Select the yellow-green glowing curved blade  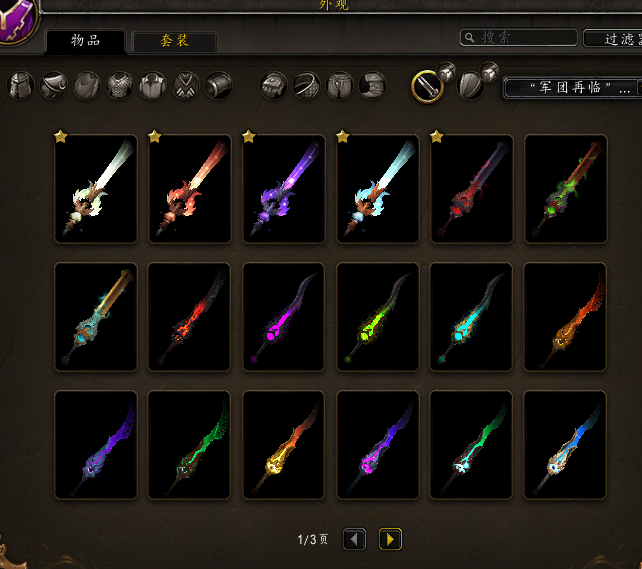pyautogui.click(x=378, y=317)
